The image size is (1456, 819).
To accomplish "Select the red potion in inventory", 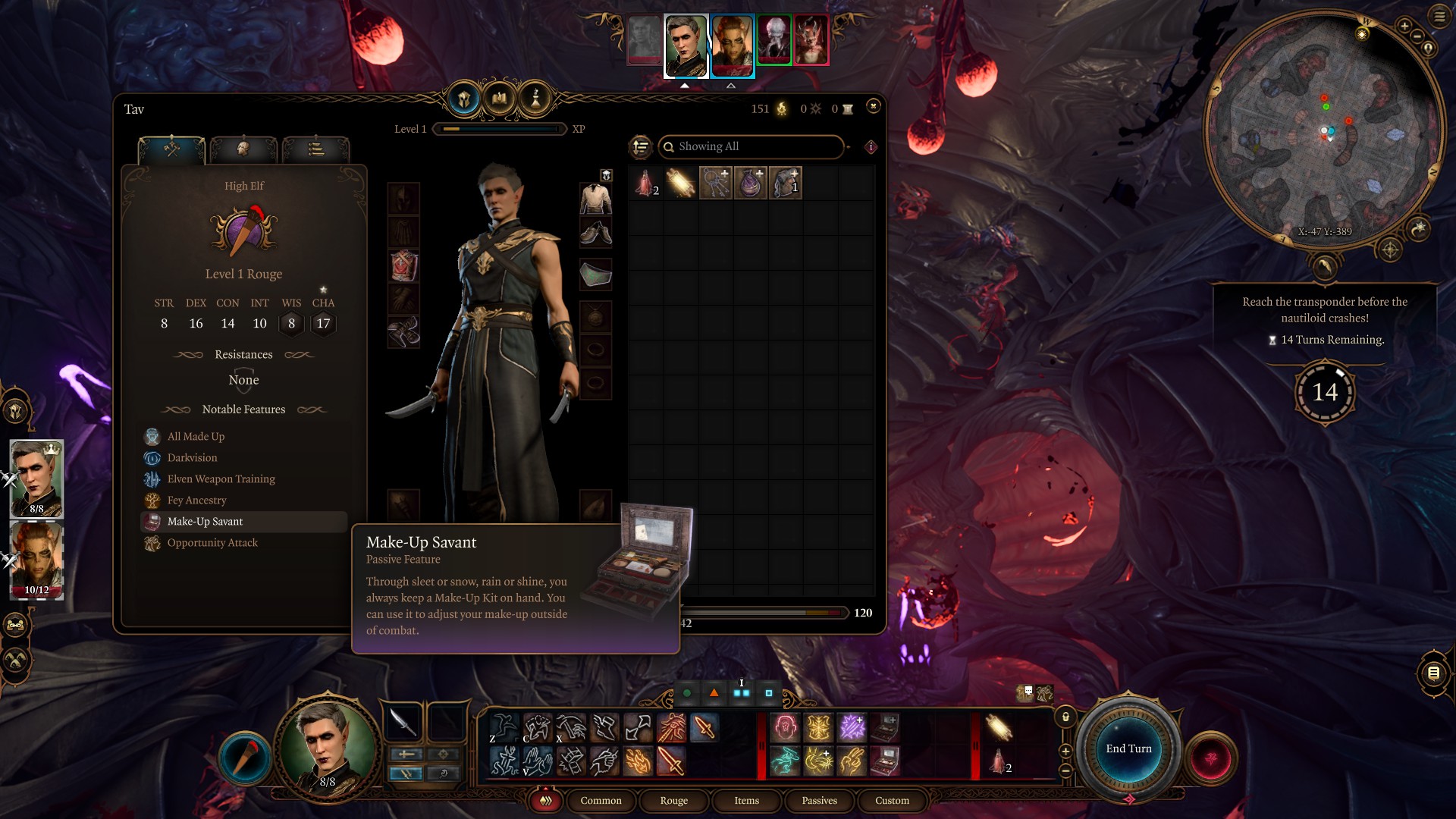I will [645, 184].
